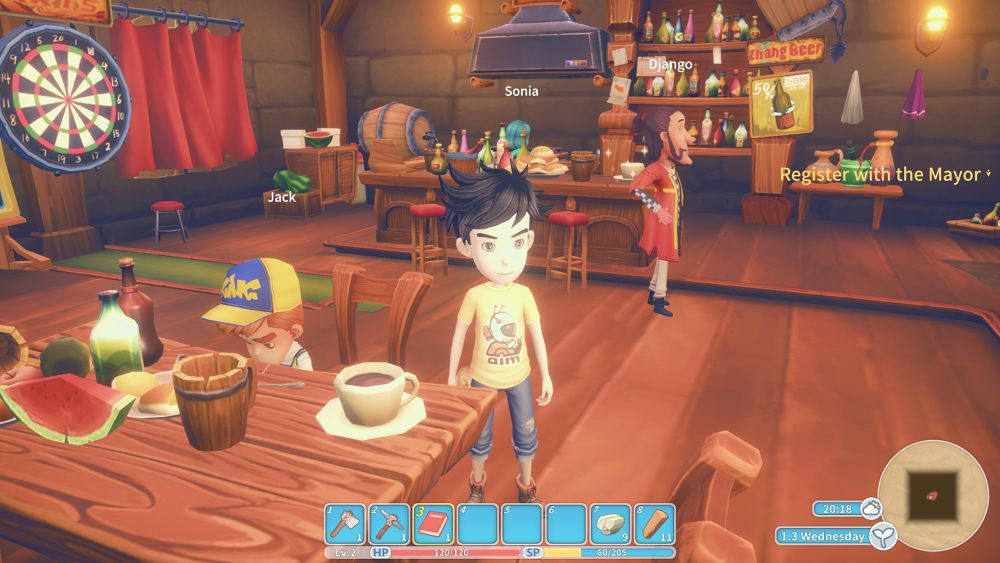Click the cloudy weather icon
This screenshot has height=563, width=1000.
pyautogui.click(x=870, y=508)
